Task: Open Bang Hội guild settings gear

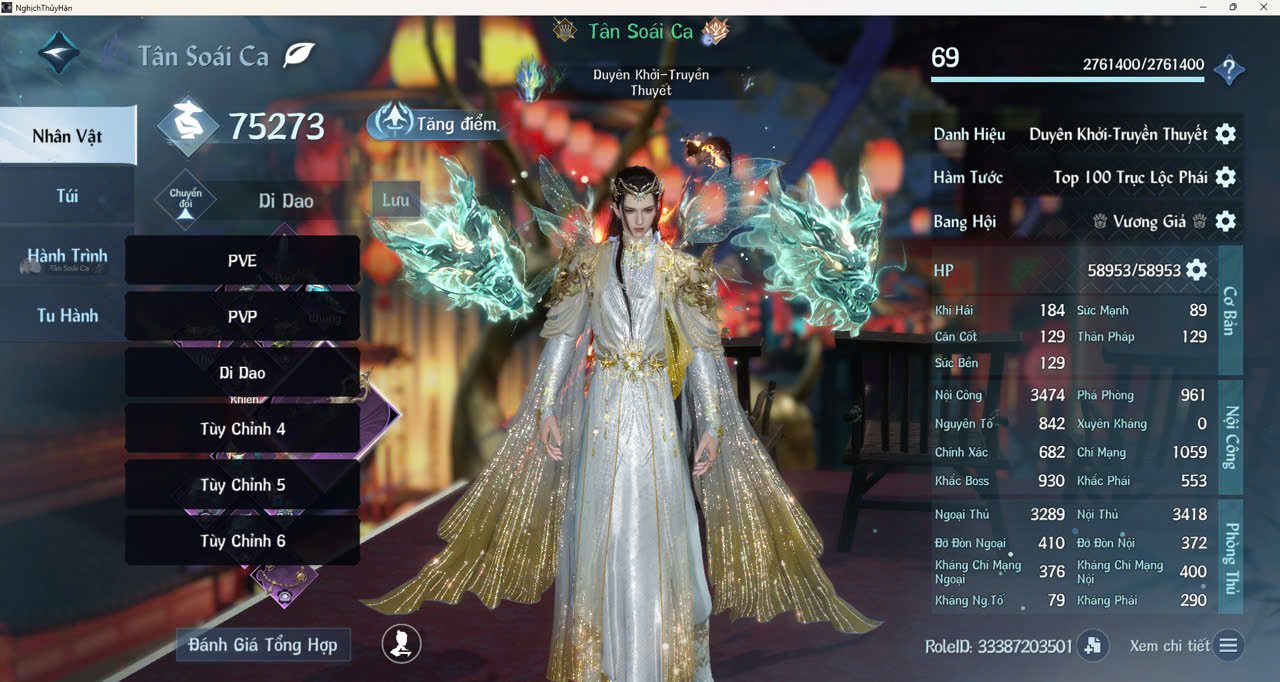Action: click(x=1226, y=221)
